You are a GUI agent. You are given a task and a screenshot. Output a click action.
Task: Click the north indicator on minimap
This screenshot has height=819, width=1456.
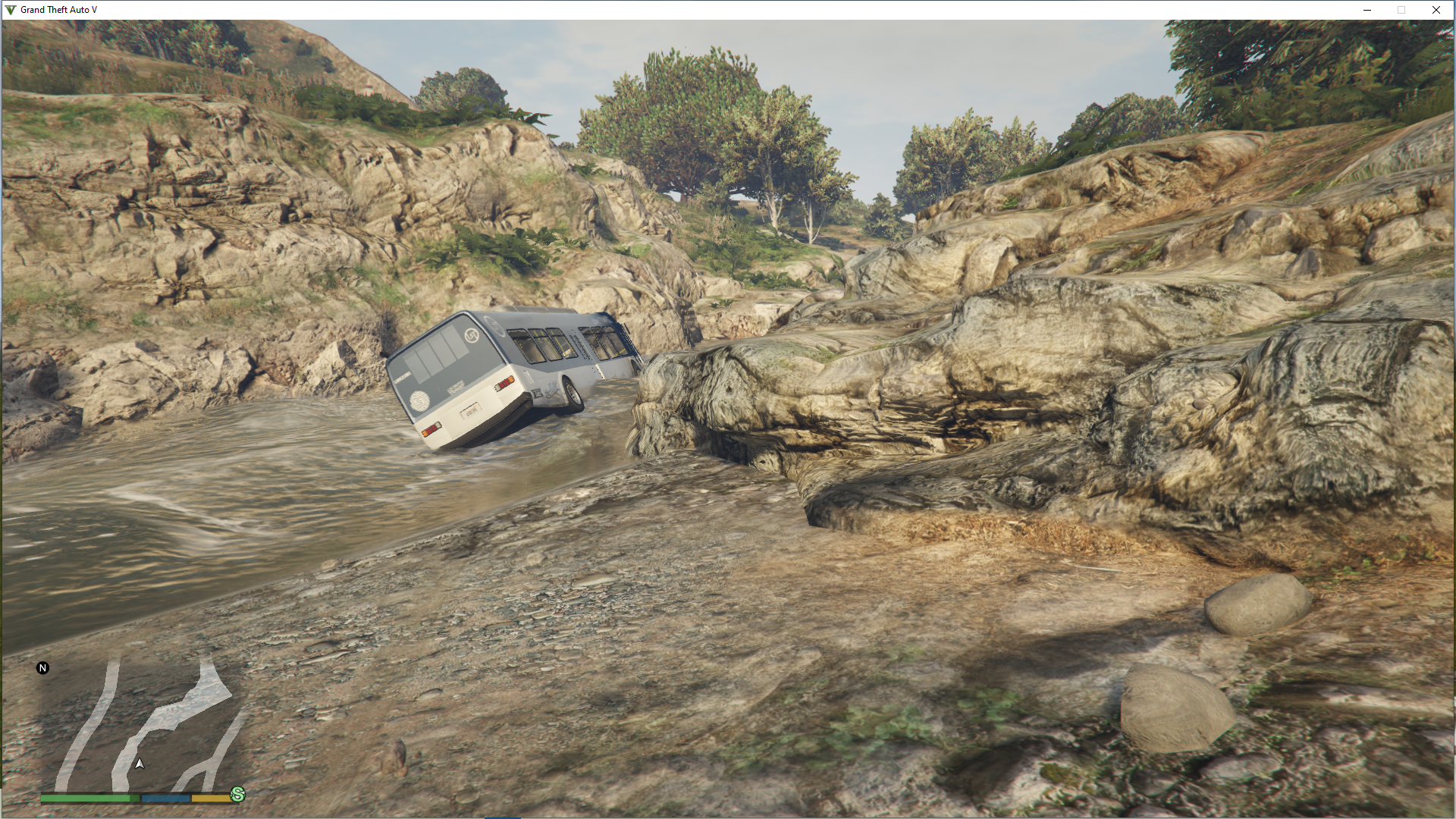click(x=43, y=668)
